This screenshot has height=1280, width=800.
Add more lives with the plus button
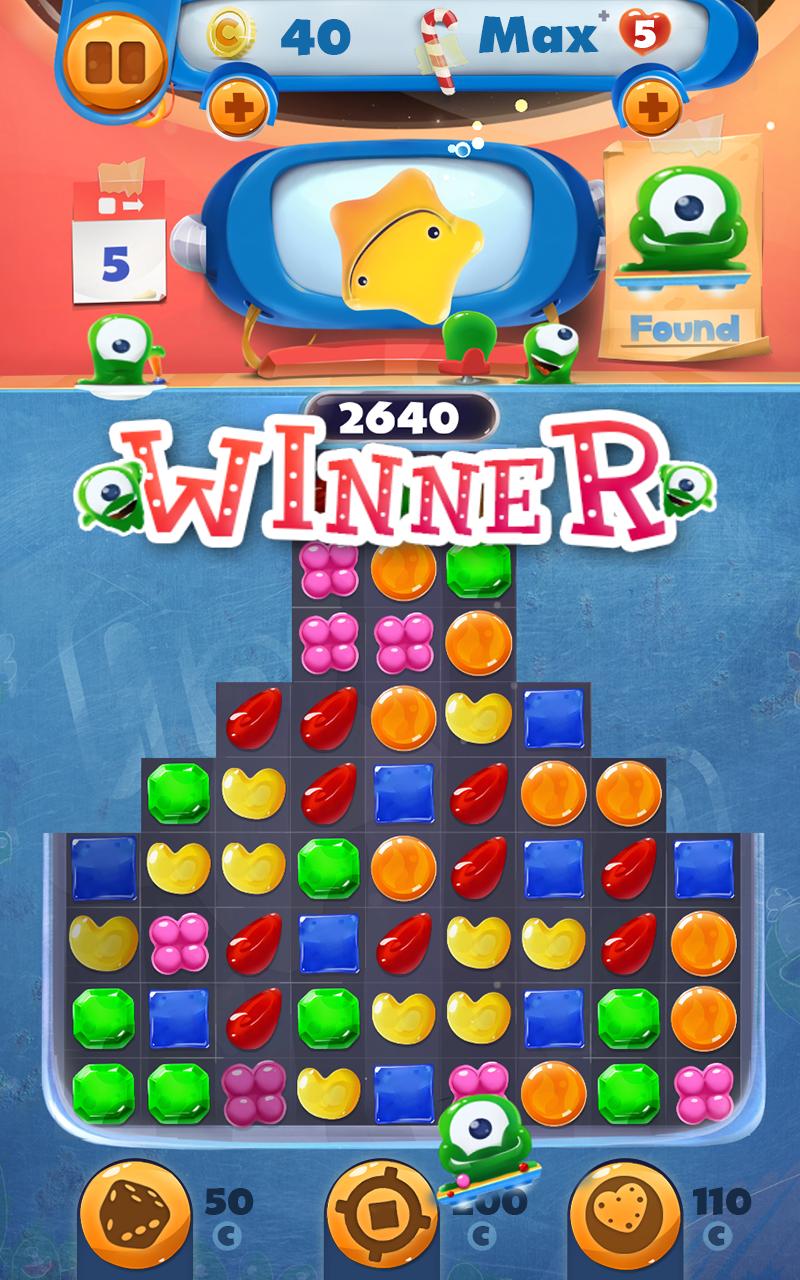point(651,104)
